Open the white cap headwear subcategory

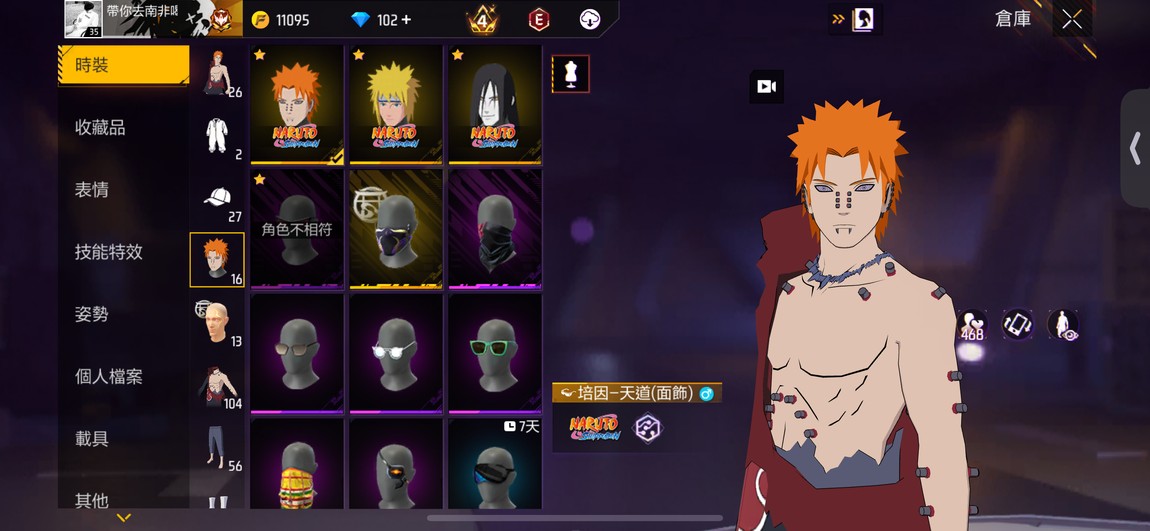click(217, 199)
